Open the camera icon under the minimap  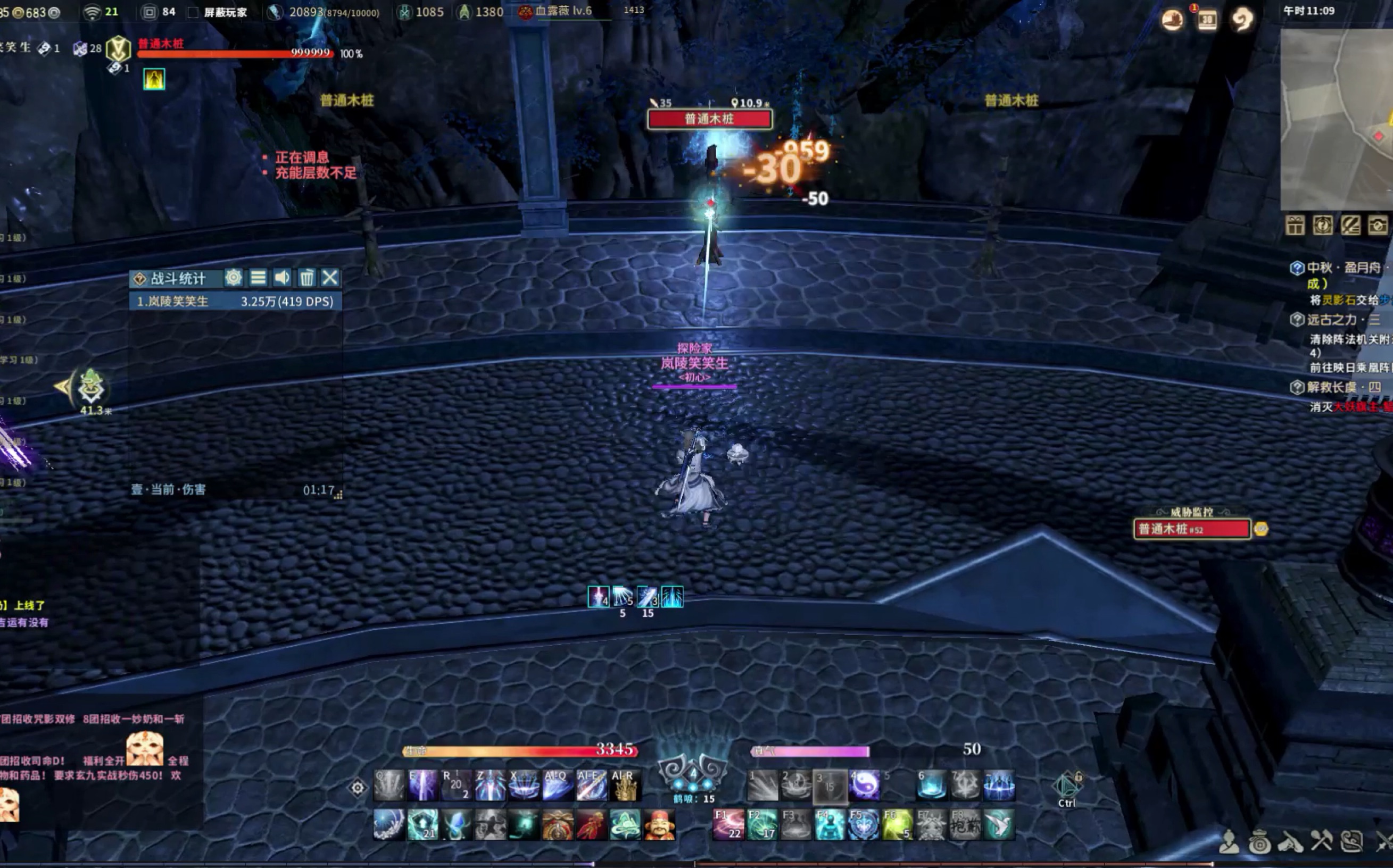coord(1378,226)
